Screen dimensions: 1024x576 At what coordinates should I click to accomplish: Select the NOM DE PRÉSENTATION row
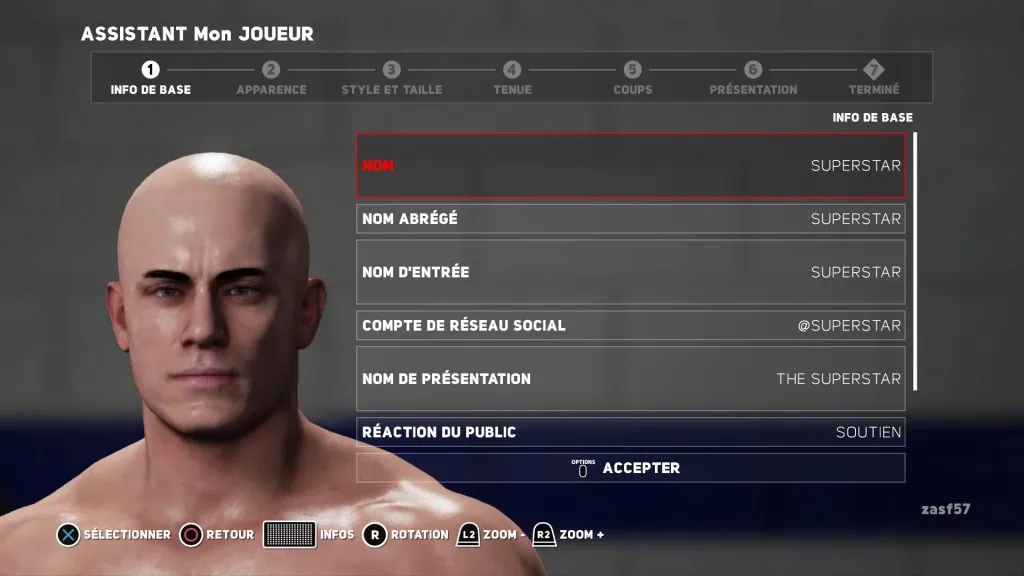630,379
